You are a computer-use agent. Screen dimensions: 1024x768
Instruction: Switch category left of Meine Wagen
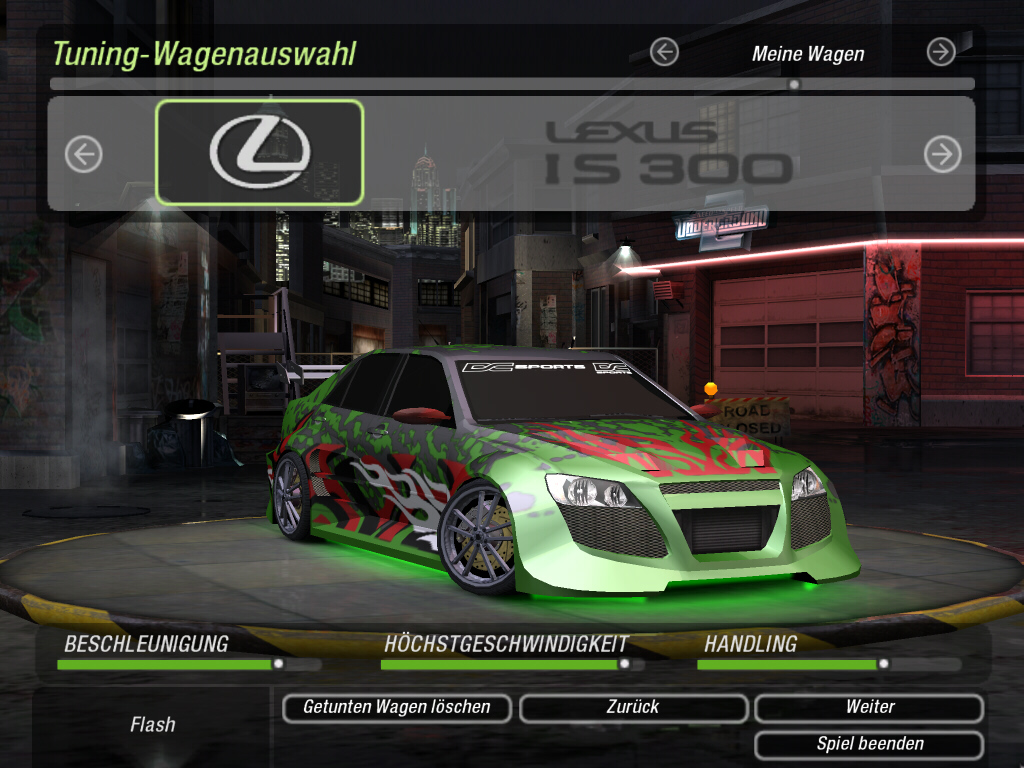click(x=664, y=52)
